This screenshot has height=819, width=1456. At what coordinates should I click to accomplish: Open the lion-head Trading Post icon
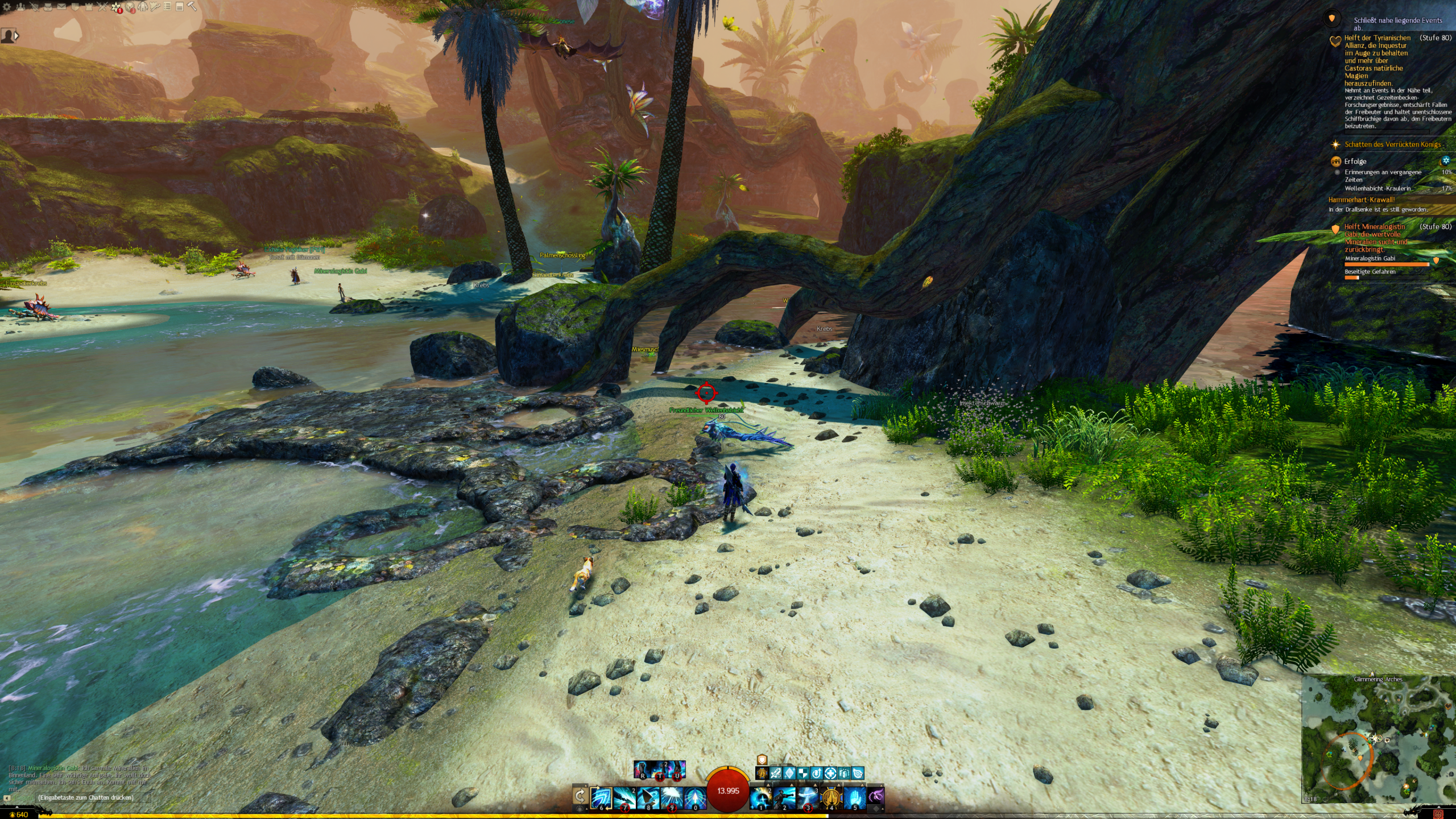coord(130,7)
